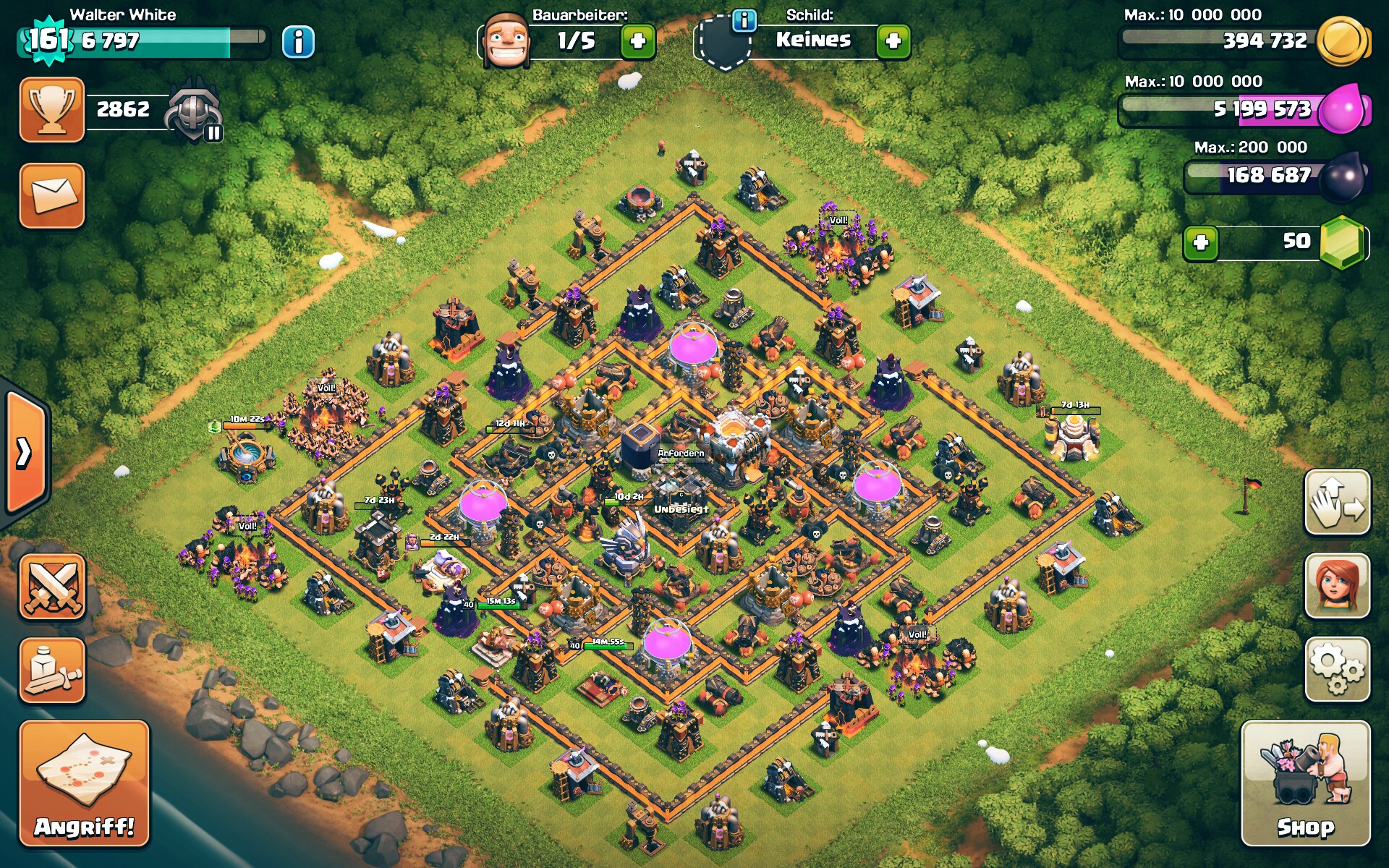This screenshot has width=1389, height=868.
Task: Open the Angriff! attack map
Action: 84,783
